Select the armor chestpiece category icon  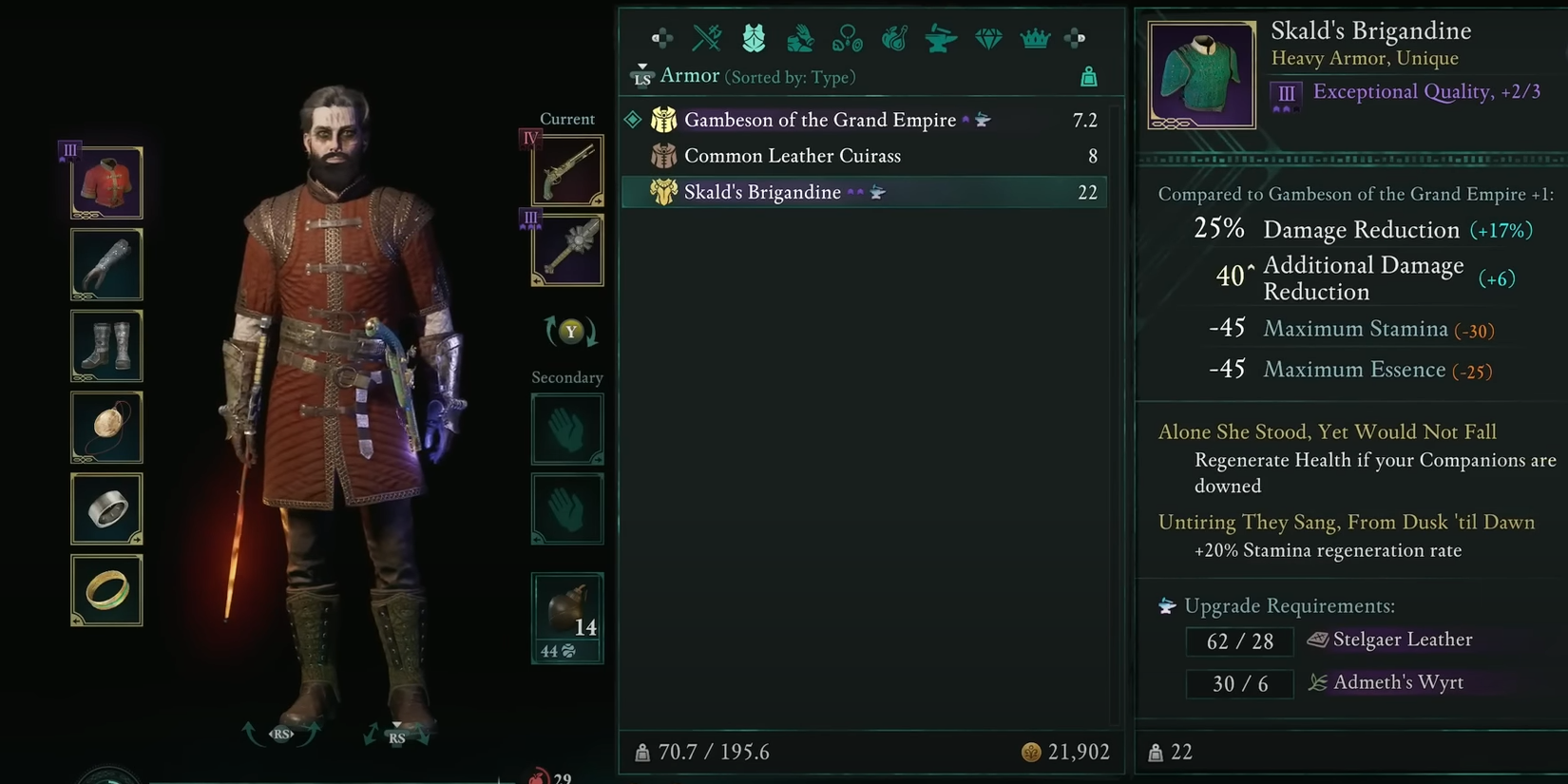pyautogui.click(x=754, y=38)
